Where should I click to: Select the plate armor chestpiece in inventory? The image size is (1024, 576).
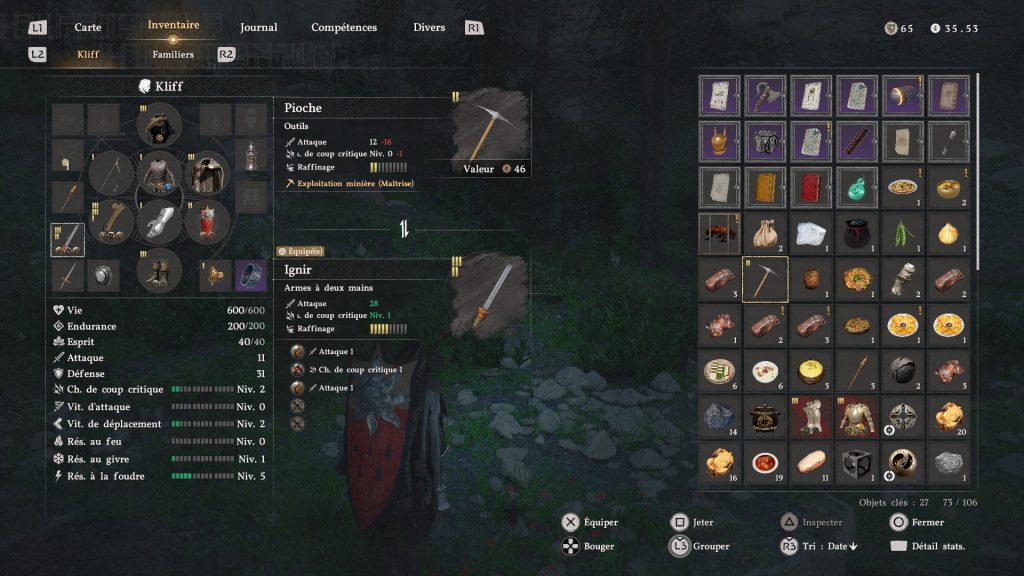pyautogui.click(x=857, y=417)
